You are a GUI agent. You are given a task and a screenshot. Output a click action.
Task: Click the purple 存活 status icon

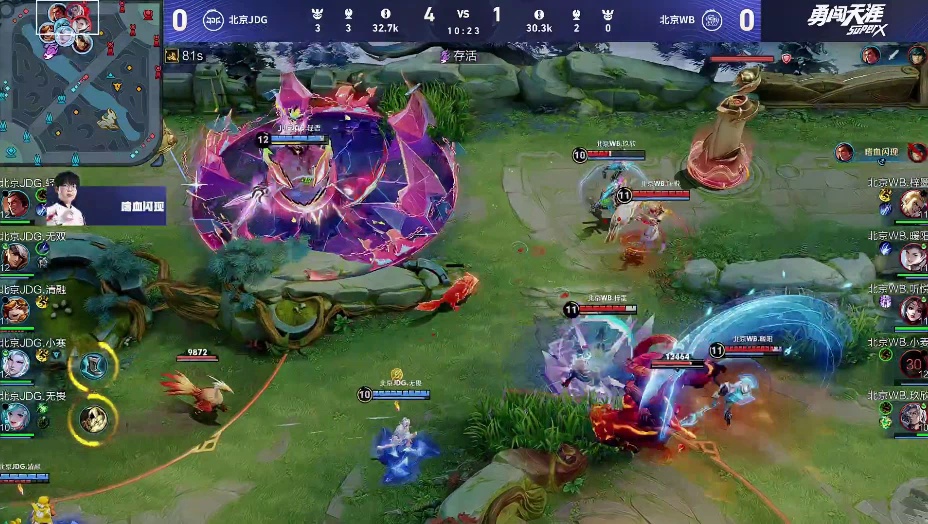tap(445, 57)
